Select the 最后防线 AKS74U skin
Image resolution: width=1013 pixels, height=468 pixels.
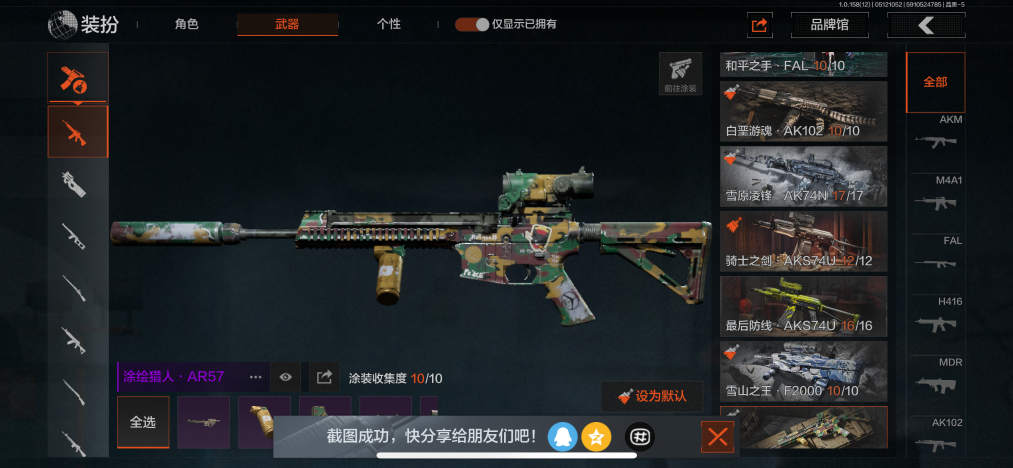[x=803, y=305]
